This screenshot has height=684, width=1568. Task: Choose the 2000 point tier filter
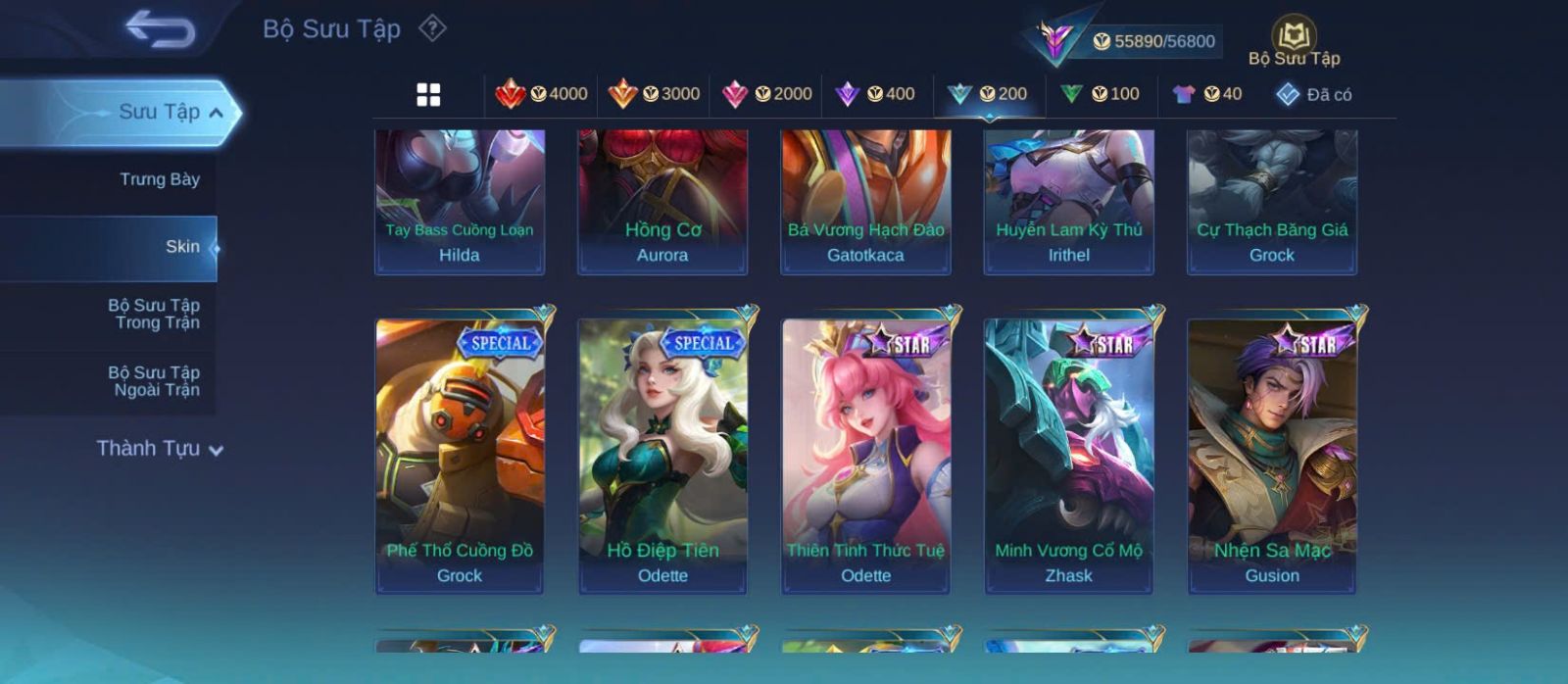(x=767, y=94)
